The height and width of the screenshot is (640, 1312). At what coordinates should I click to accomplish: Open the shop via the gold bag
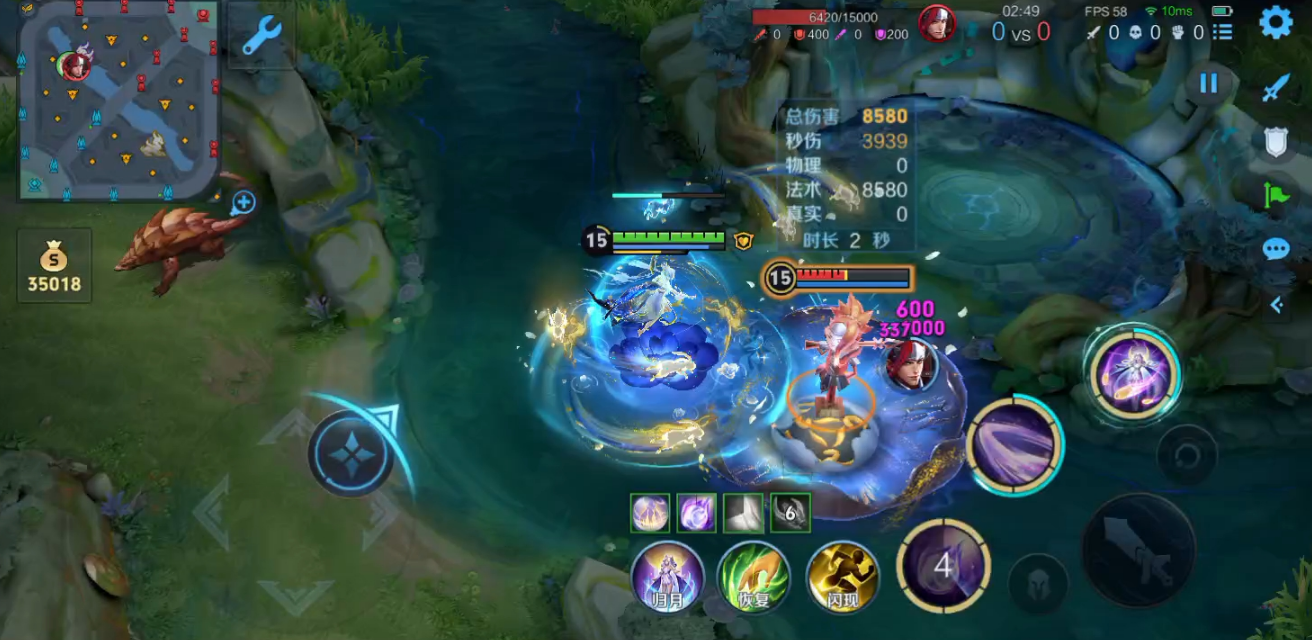tap(54, 266)
